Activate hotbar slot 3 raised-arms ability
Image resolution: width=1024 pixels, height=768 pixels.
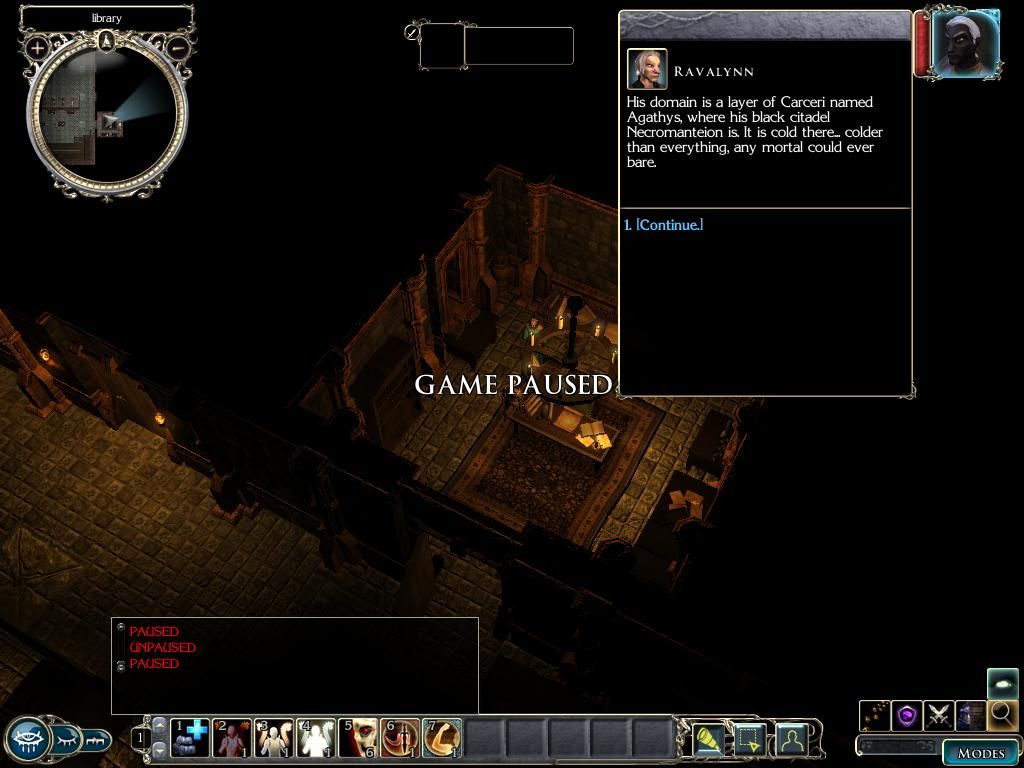click(273, 738)
